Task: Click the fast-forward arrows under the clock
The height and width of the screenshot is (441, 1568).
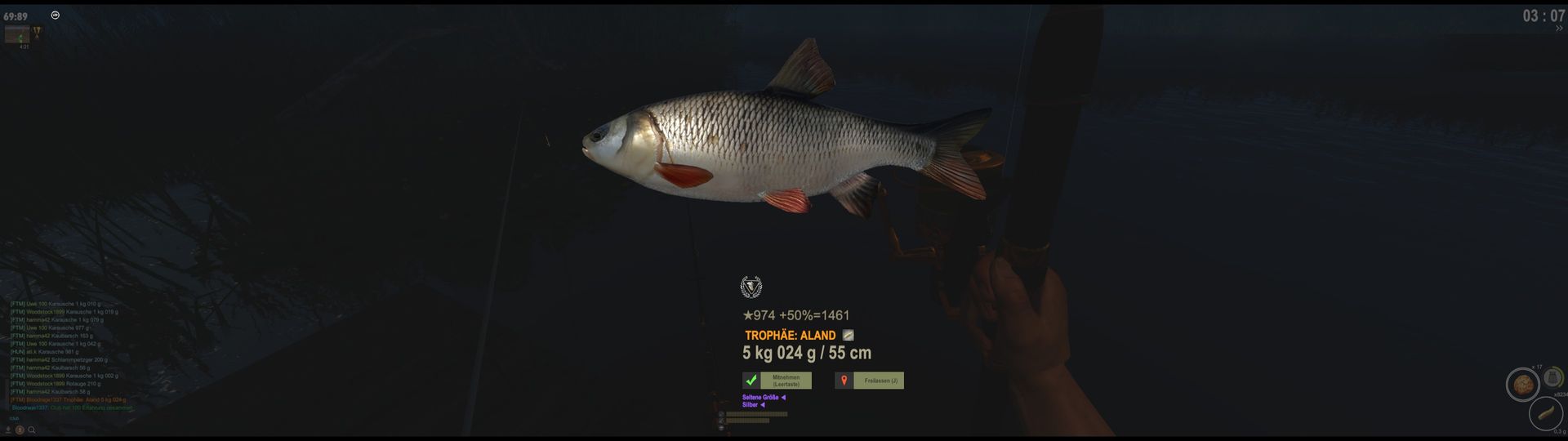Action: coord(1558,28)
